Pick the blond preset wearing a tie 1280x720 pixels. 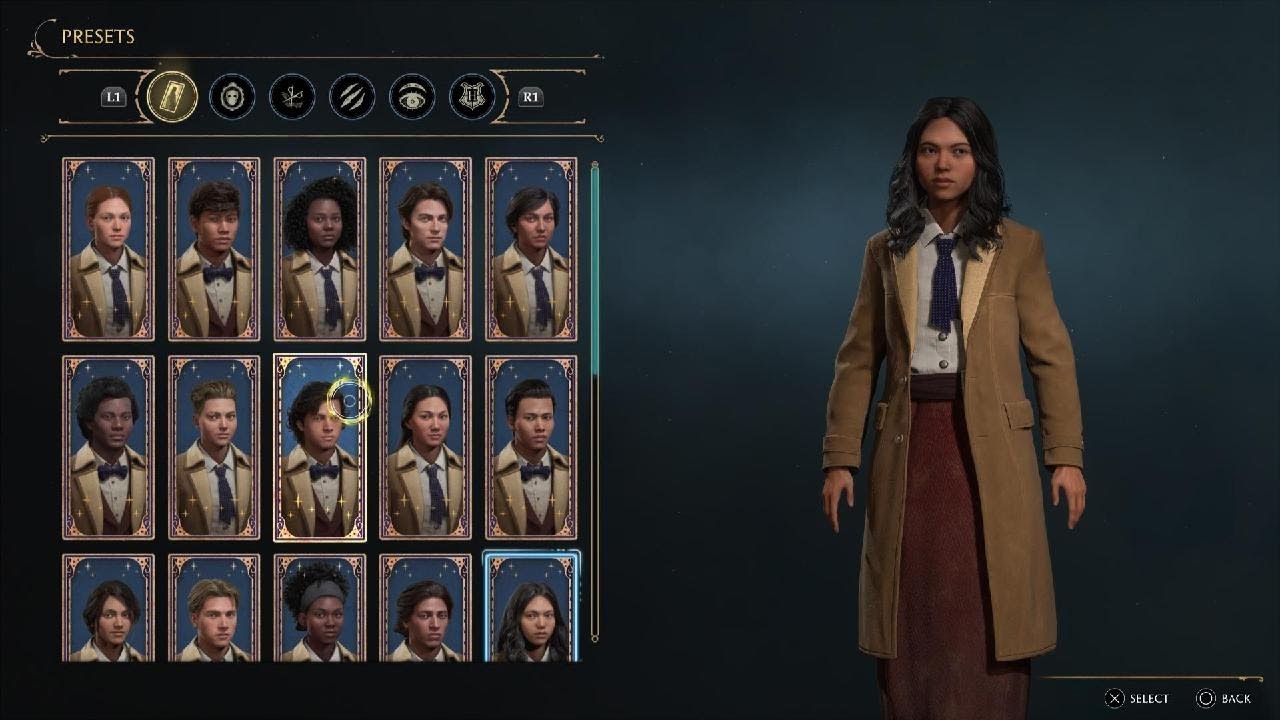click(214, 447)
